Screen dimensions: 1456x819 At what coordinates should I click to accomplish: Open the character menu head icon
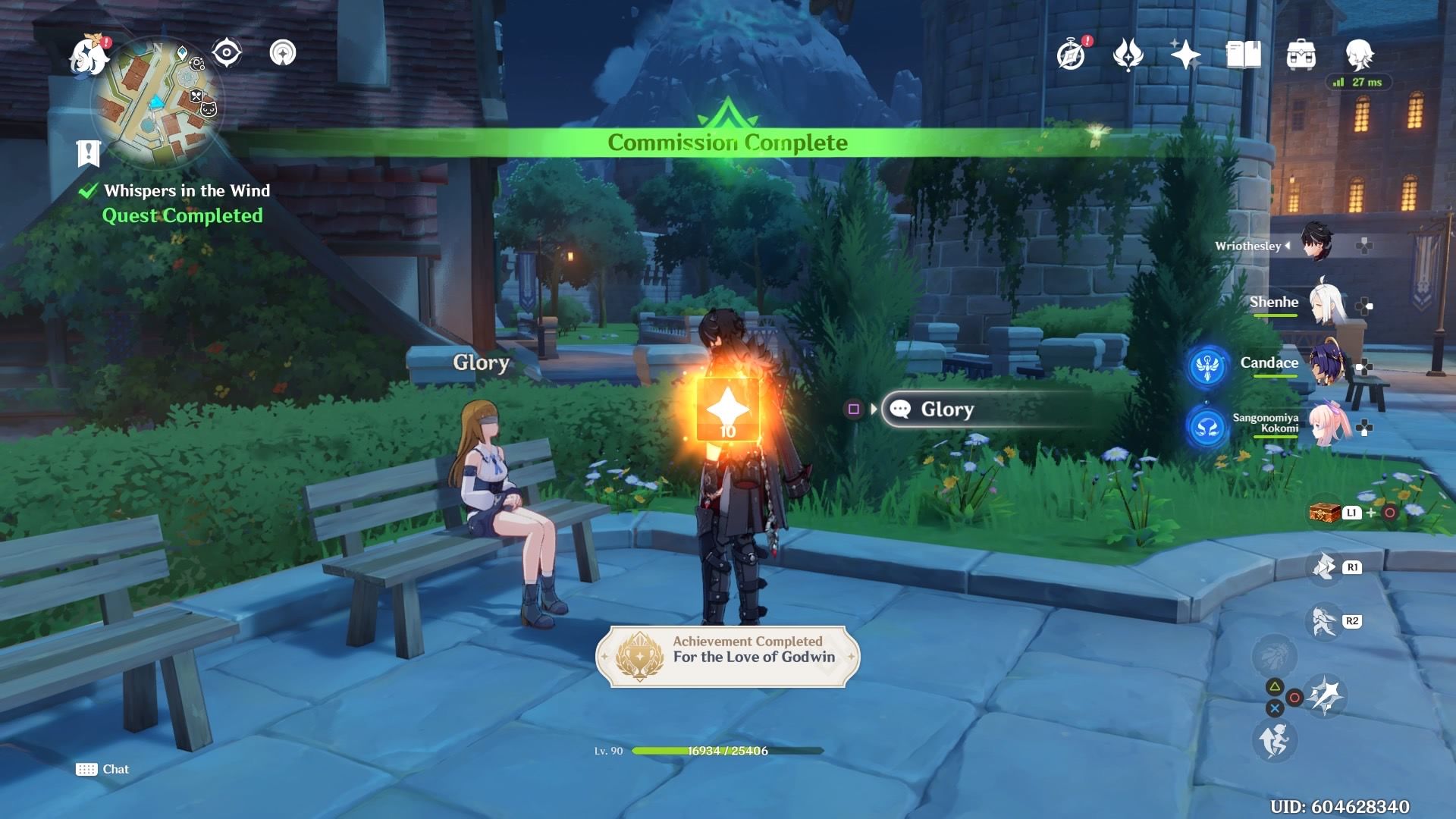click(1359, 55)
